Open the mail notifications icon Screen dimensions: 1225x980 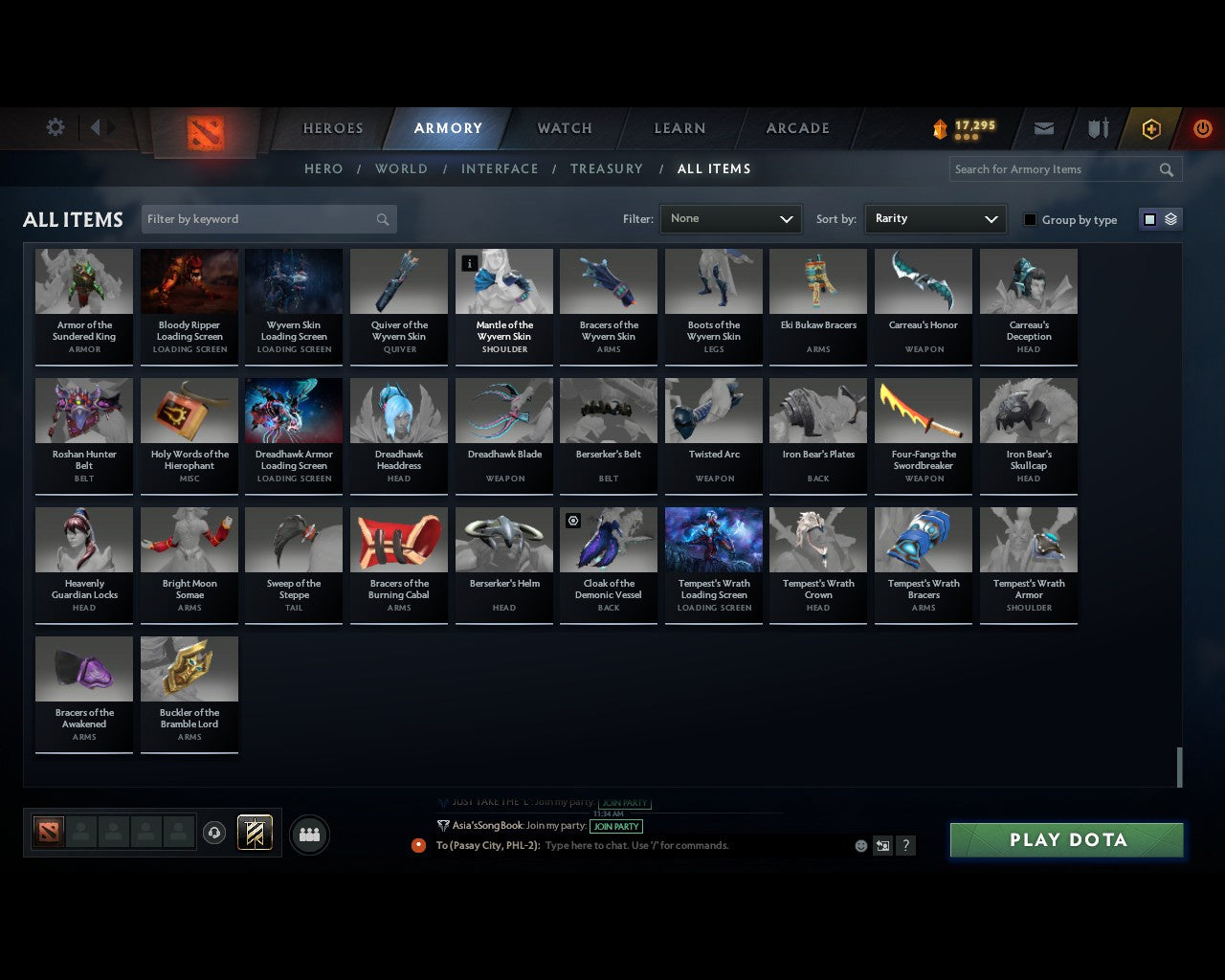point(1043,128)
